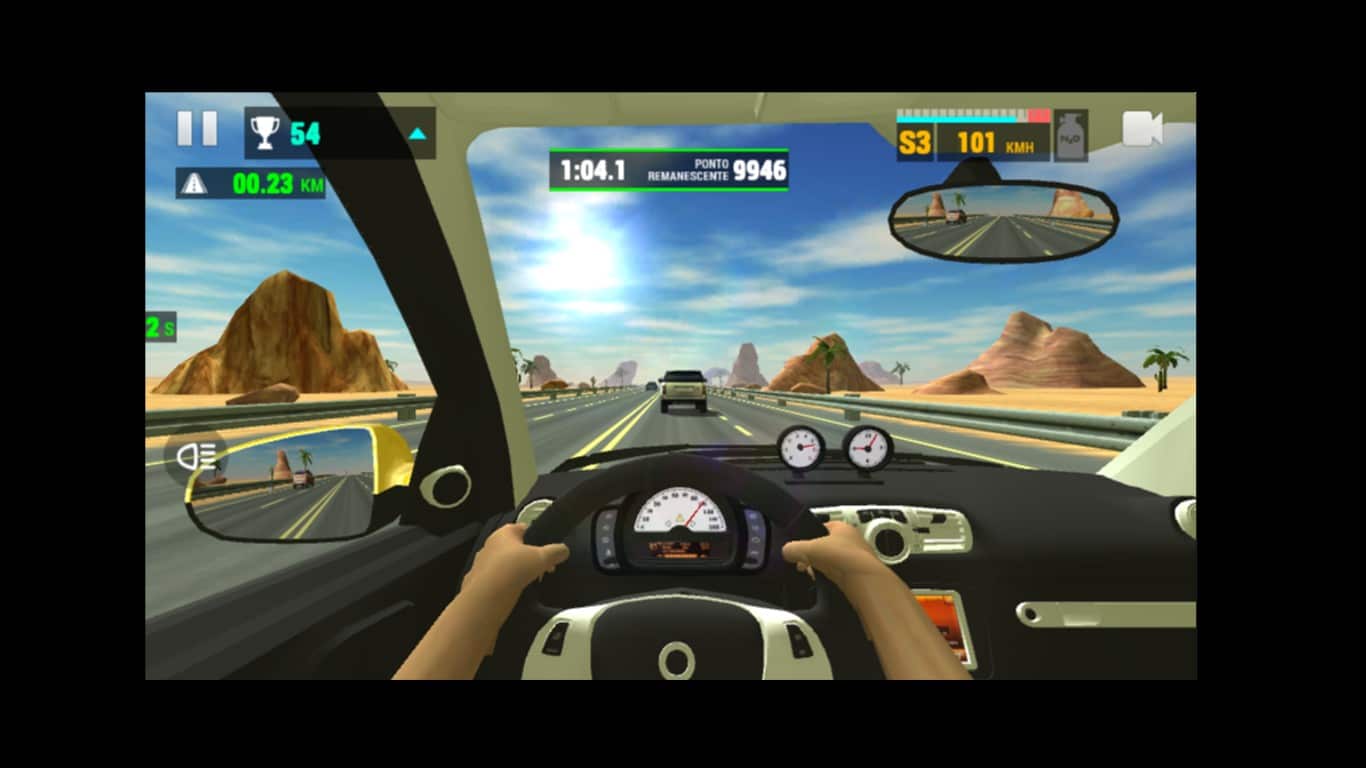Tap the left gauge above the dashboard

click(x=800, y=449)
